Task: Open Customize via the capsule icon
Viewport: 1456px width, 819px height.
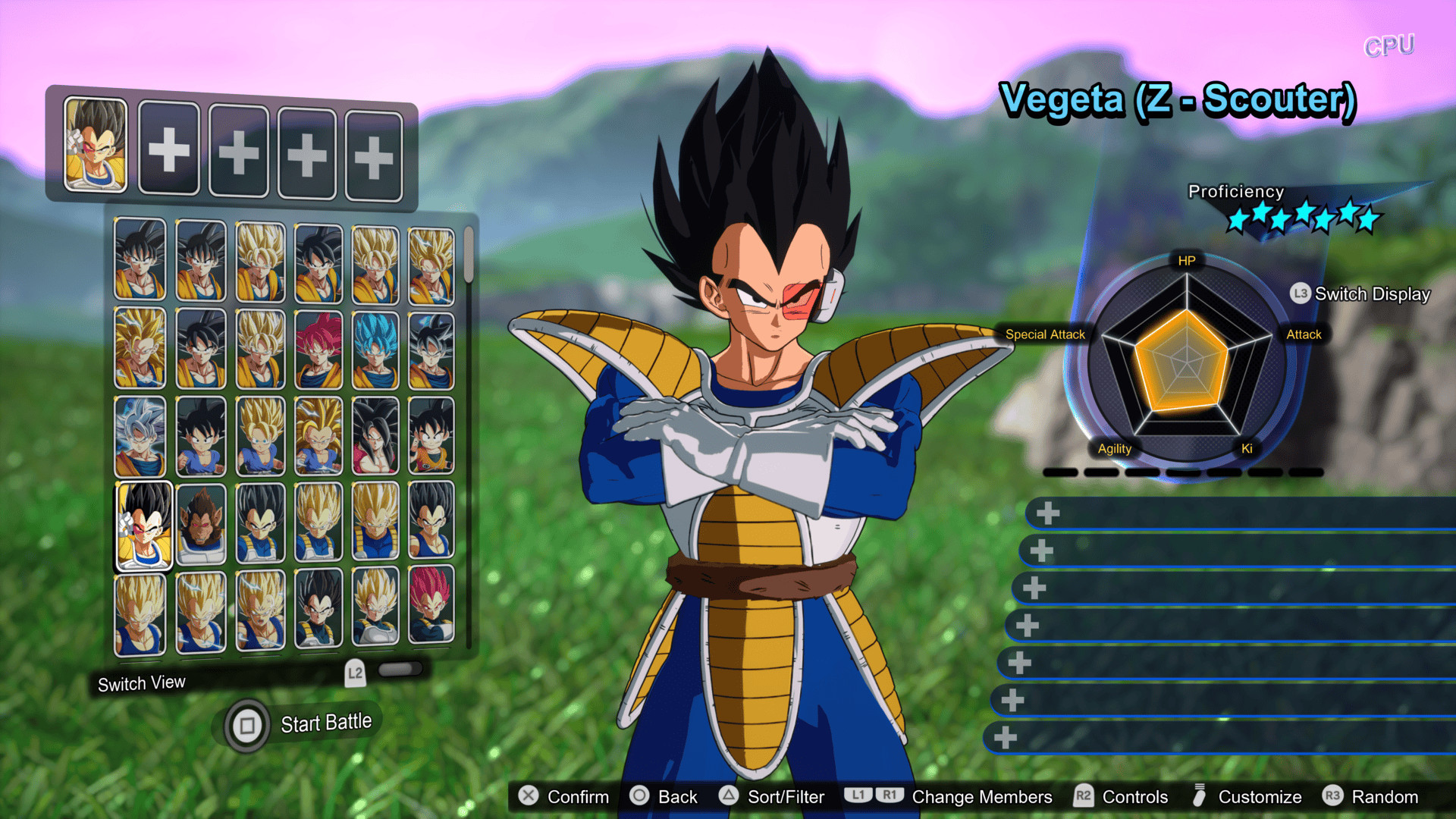Action: point(1200,796)
